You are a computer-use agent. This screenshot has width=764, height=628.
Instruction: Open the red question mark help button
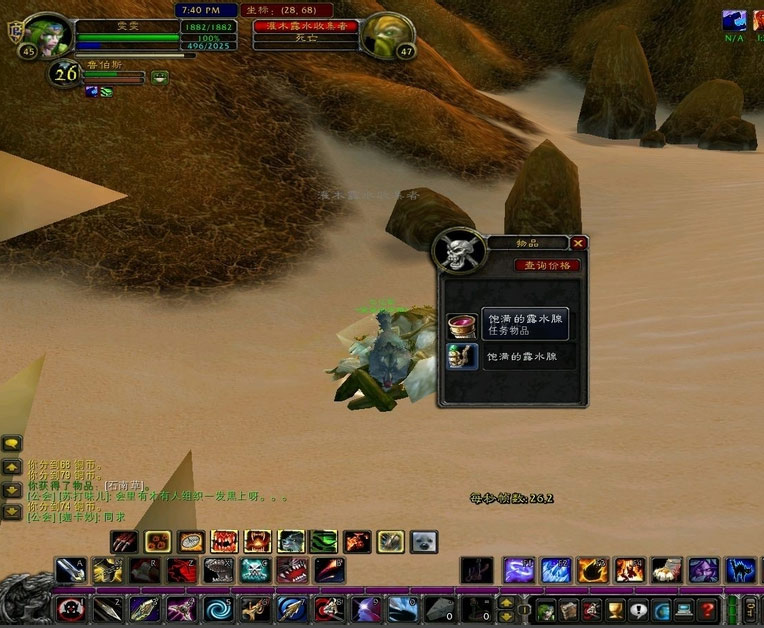pyautogui.click(x=707, y=609)
